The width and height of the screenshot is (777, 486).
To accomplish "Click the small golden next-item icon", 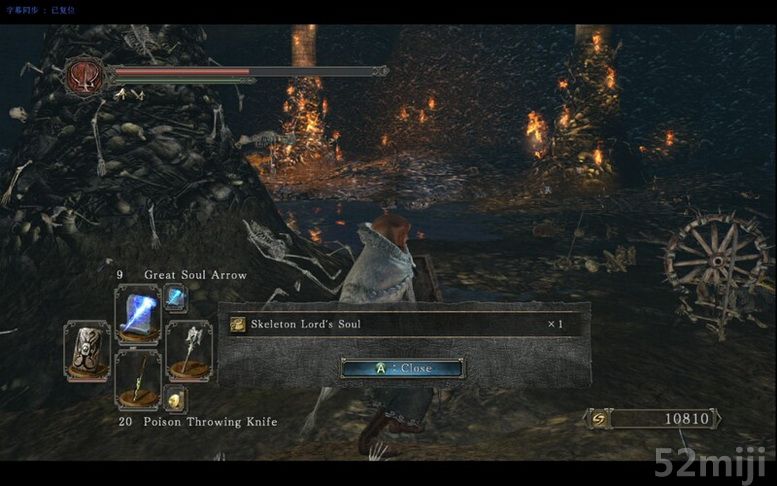I will [175, 400].
